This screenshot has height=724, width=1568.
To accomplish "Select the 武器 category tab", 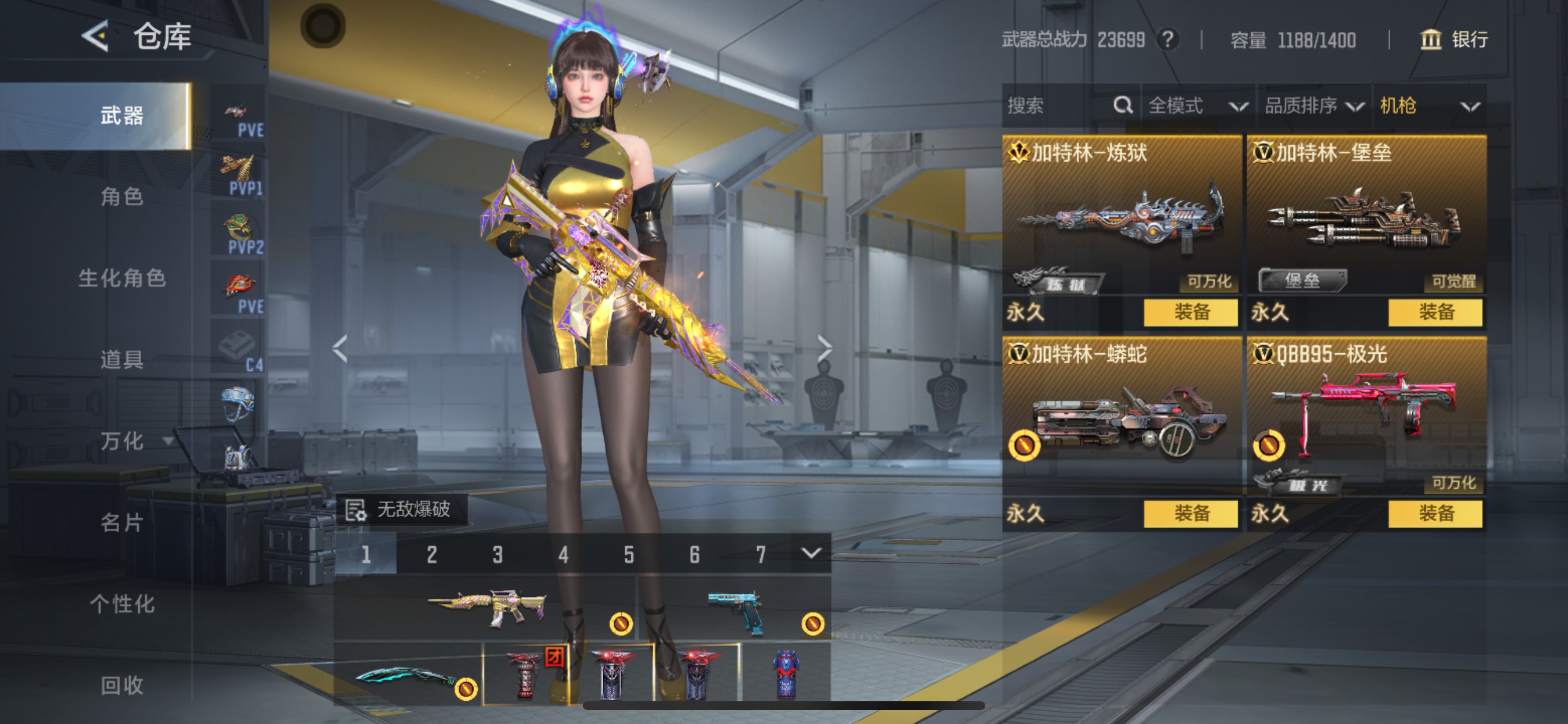I will [122, 115].
